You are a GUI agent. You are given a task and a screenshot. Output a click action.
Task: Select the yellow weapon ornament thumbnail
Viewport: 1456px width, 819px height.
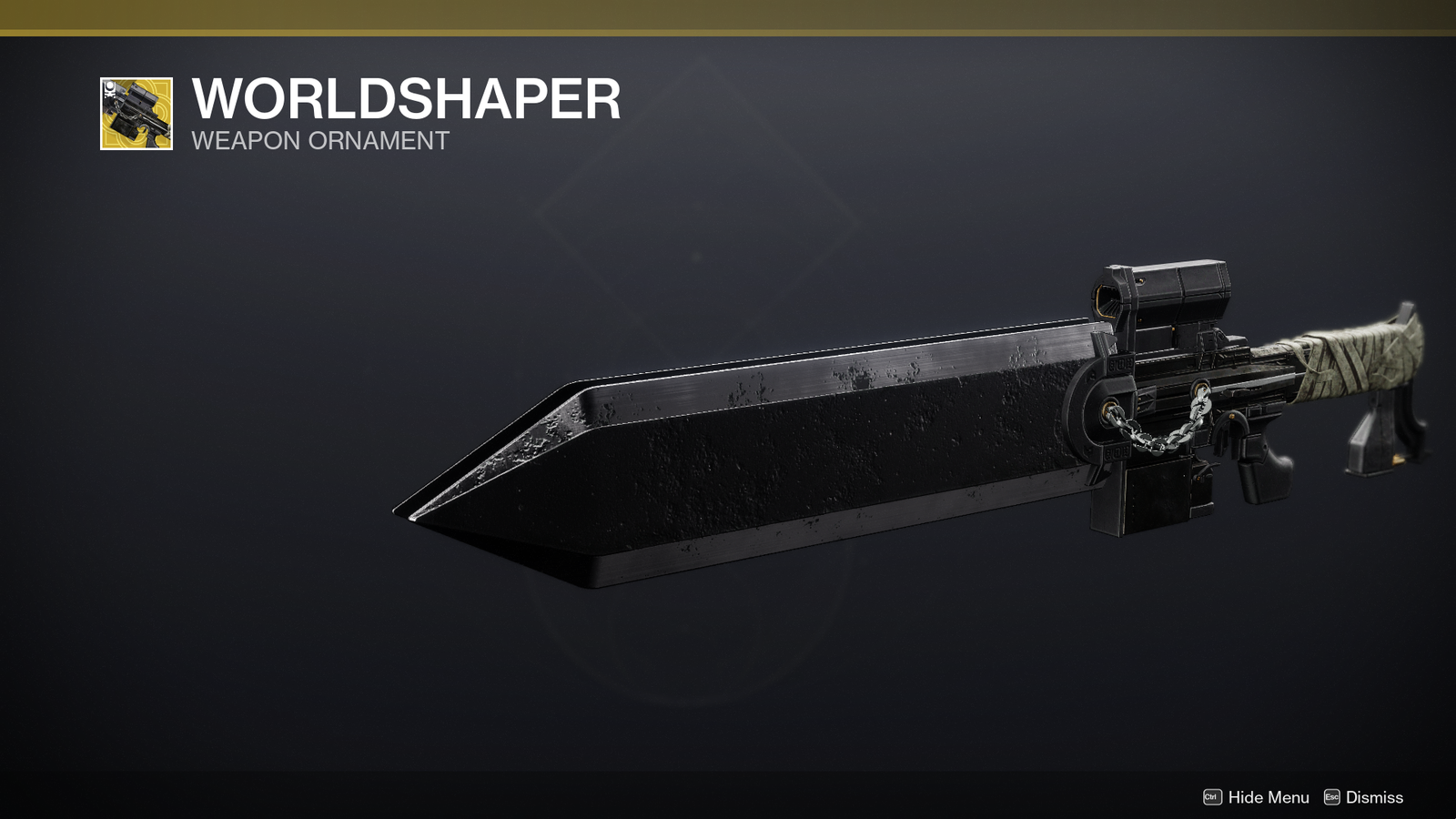[x=136, y=113]
